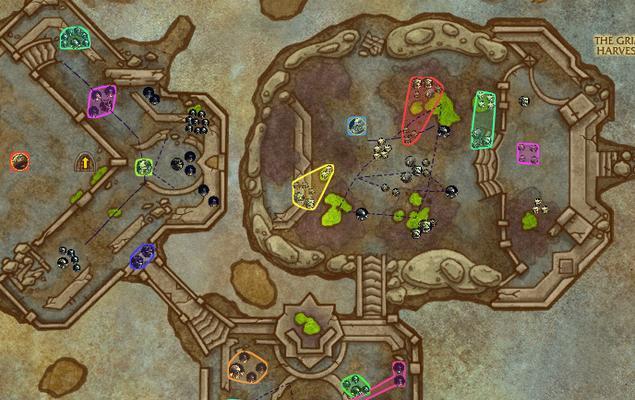
Task: Select the orange-outlined pull group
Action: [x=246, y=366]
